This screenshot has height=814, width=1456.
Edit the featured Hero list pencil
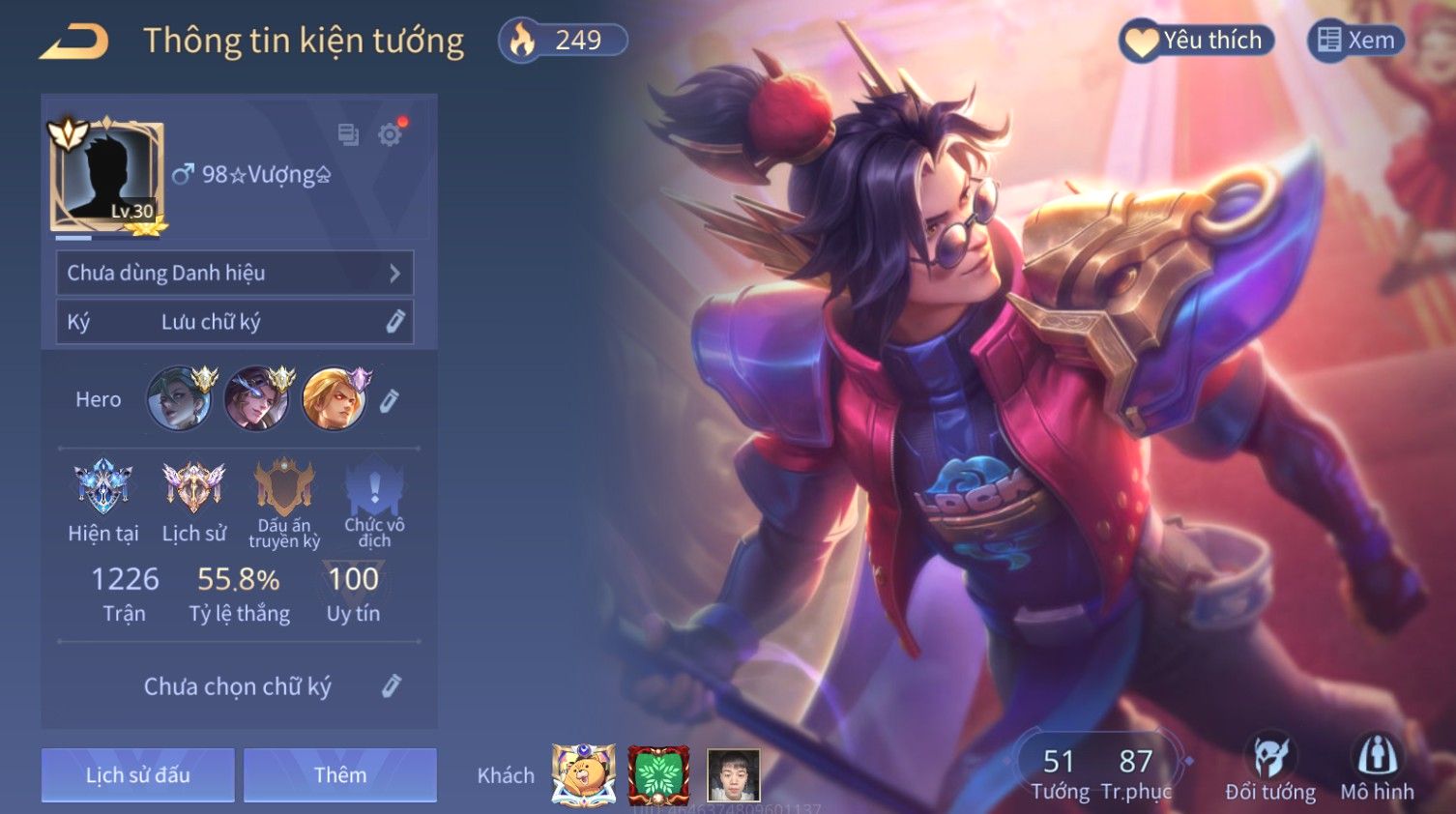click(389, 400)
